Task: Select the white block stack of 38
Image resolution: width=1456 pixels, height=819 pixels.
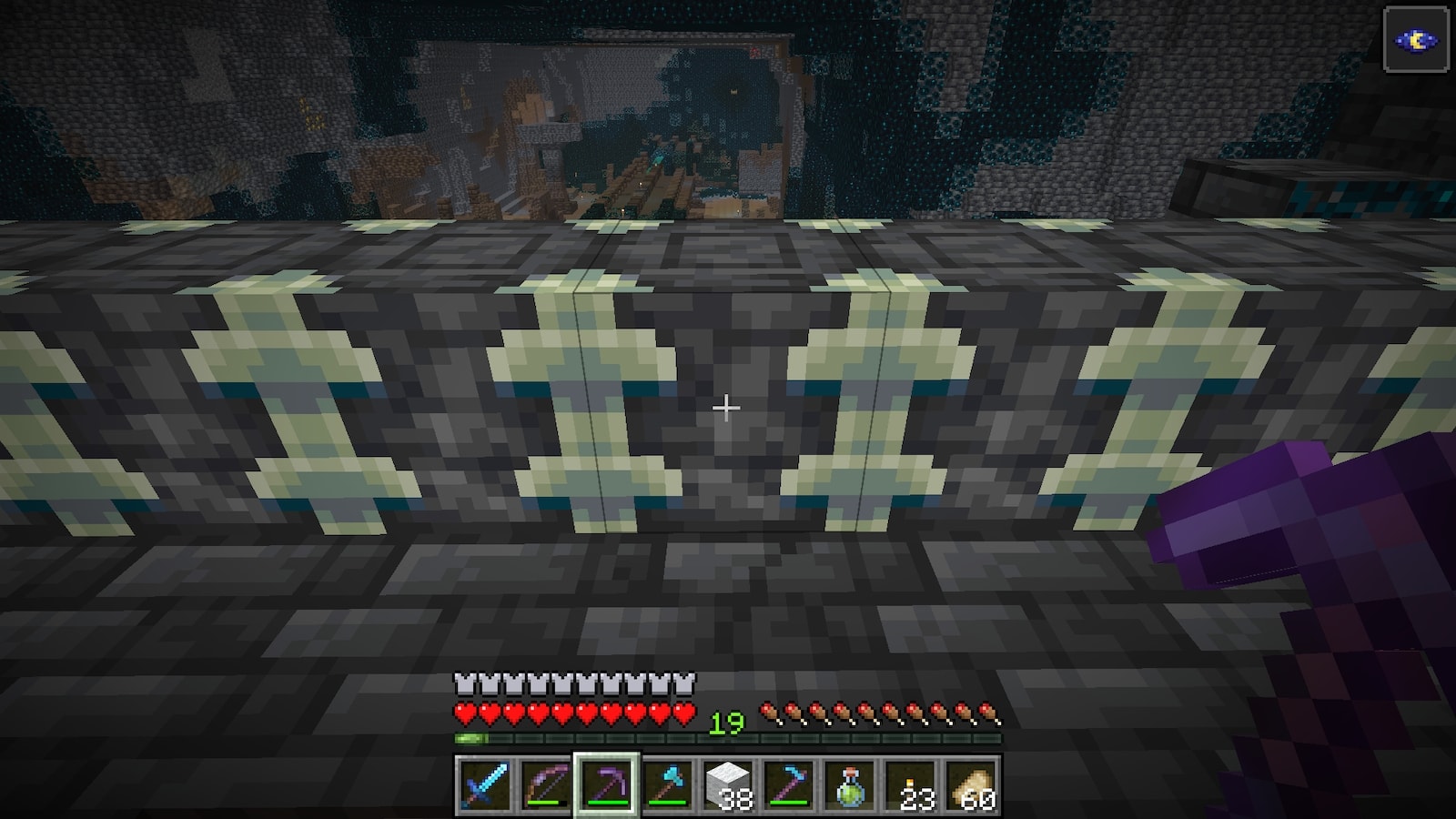Action: coord(728,784)
